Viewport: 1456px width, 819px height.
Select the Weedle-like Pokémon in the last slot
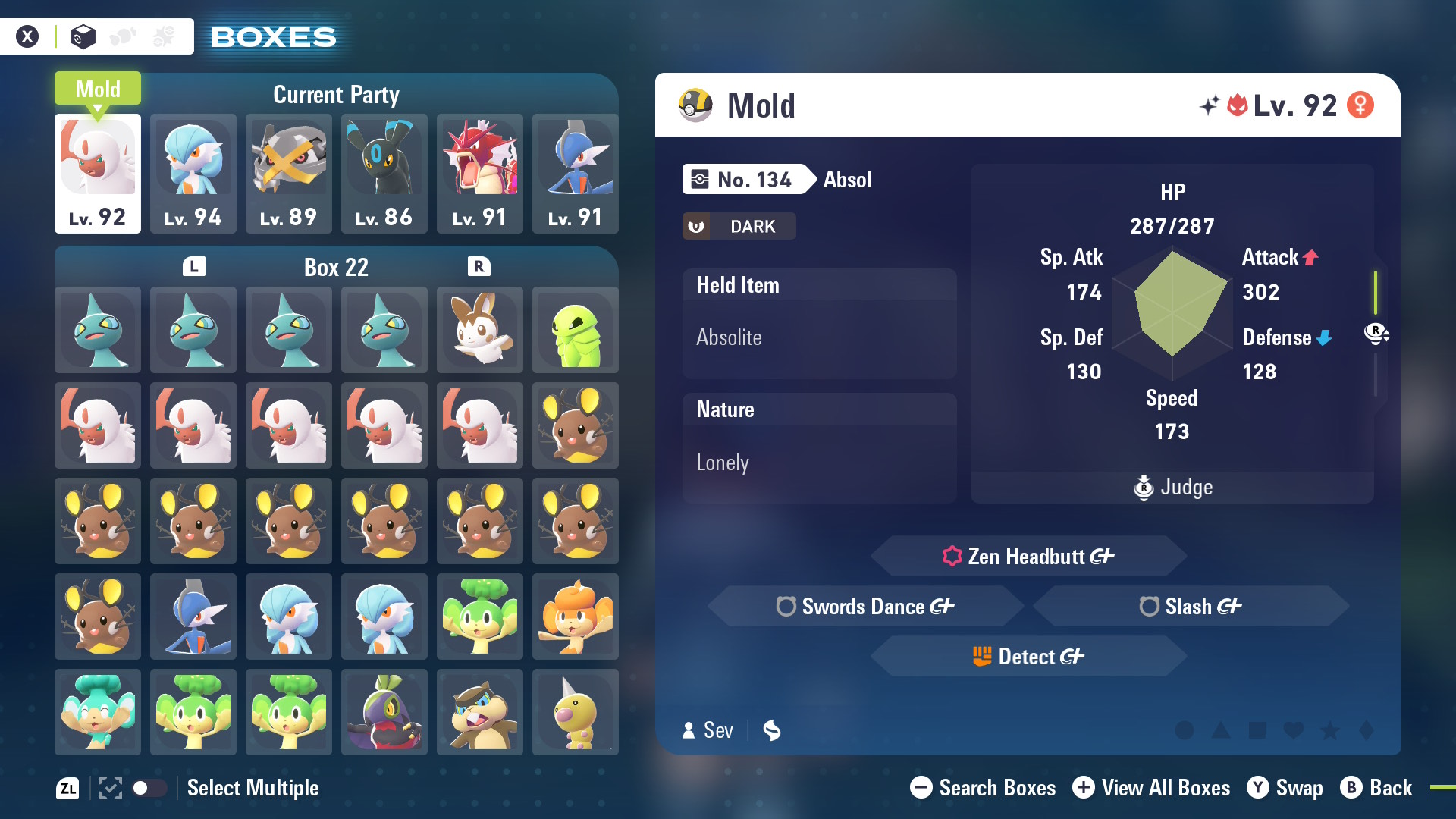pyautogui.click(x=576, y=712)
